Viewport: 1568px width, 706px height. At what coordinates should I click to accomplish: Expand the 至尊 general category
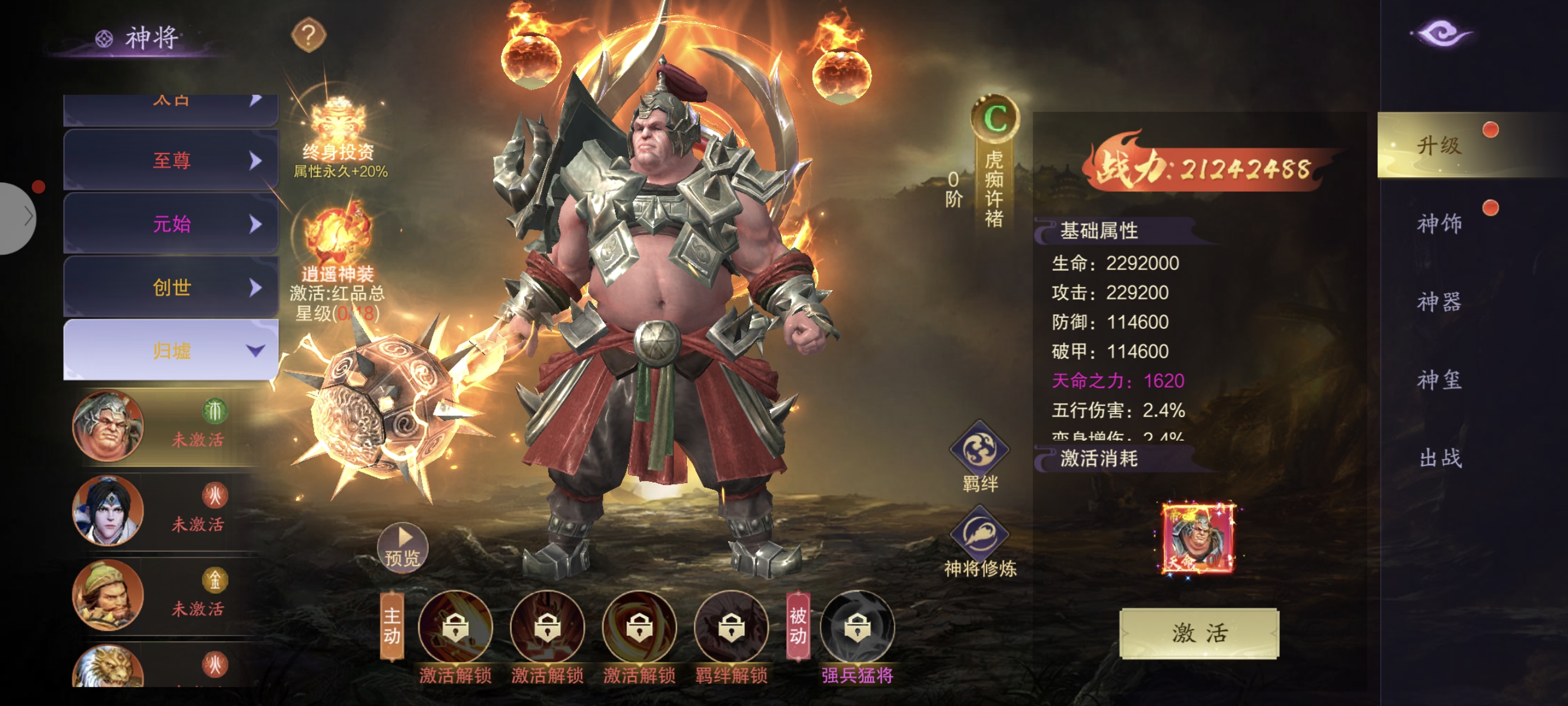(171, 161)
